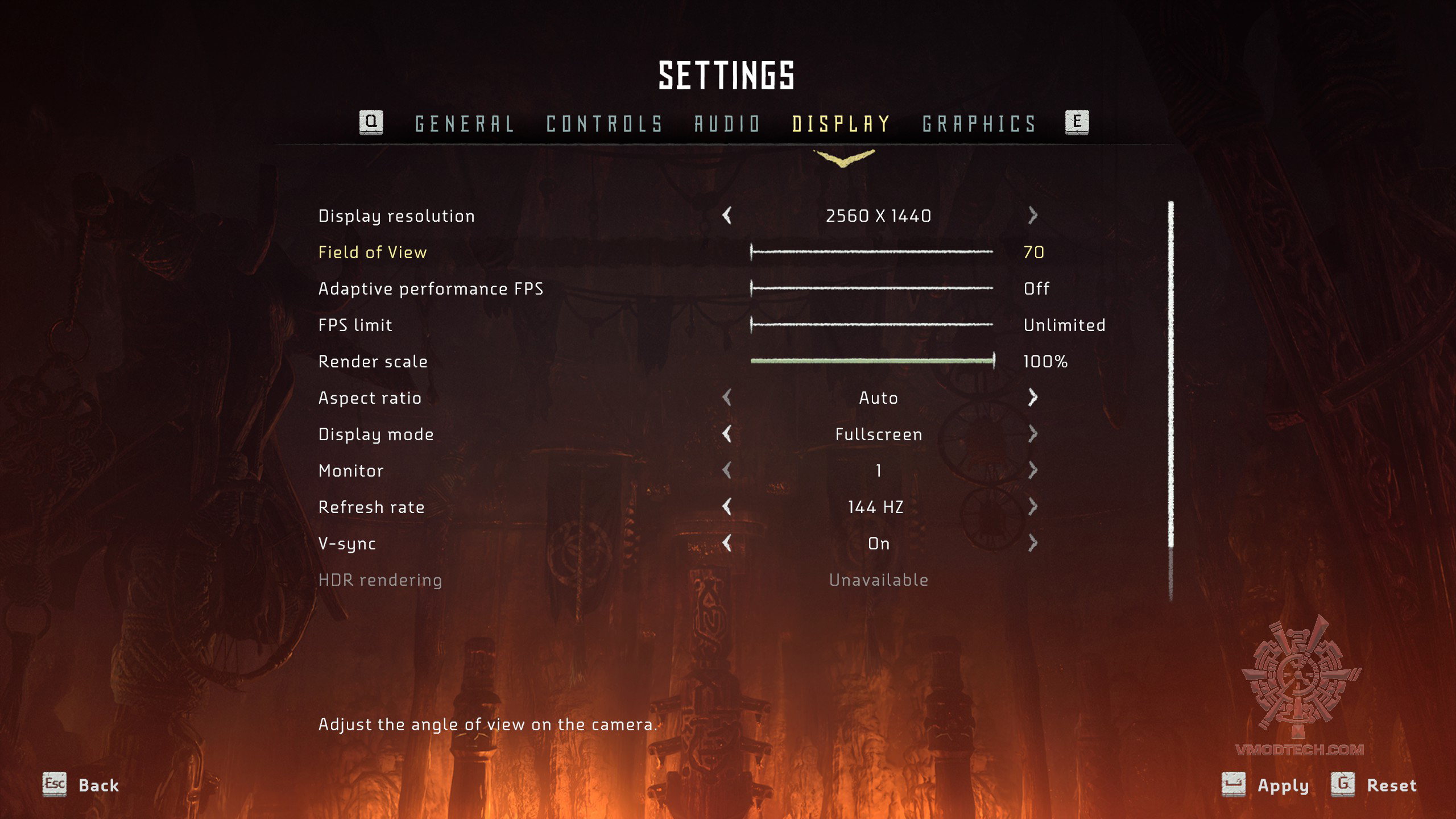Click the Field of View slider
Viewport: 1456px width, 819px height.
pos(872,252)
